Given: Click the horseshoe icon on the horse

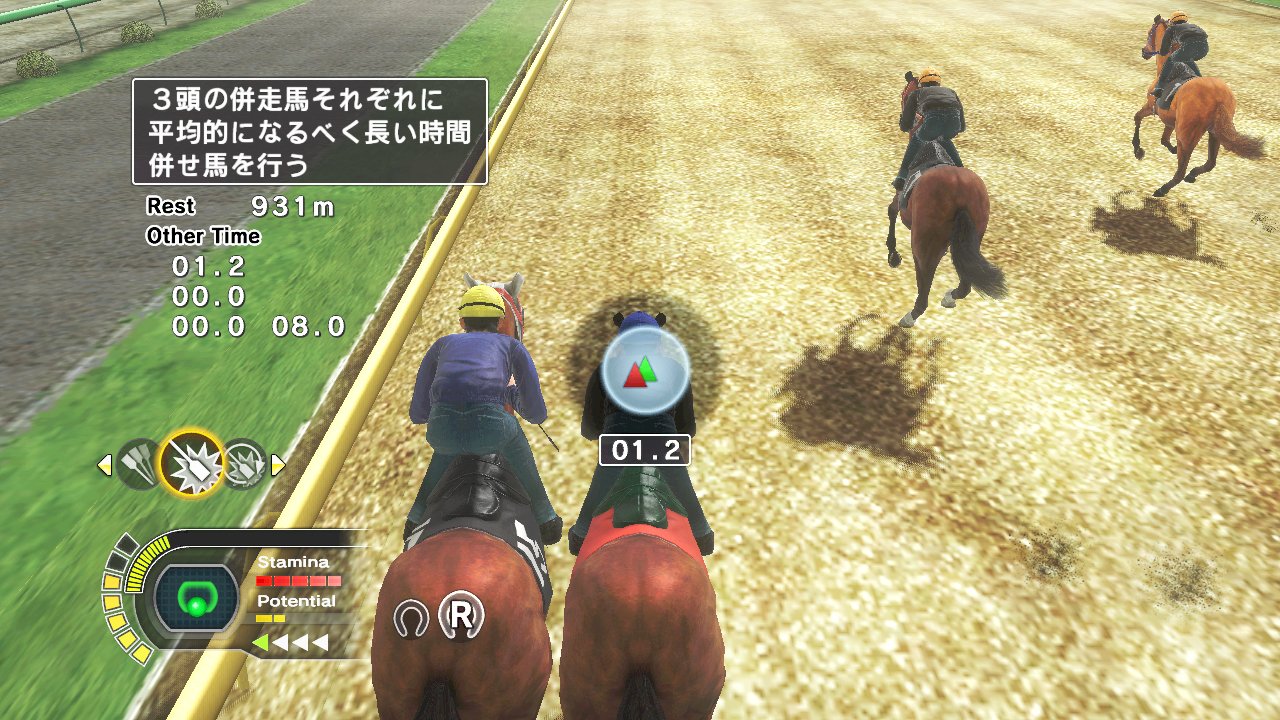Looking at the screenshot, I should (413, 617).
